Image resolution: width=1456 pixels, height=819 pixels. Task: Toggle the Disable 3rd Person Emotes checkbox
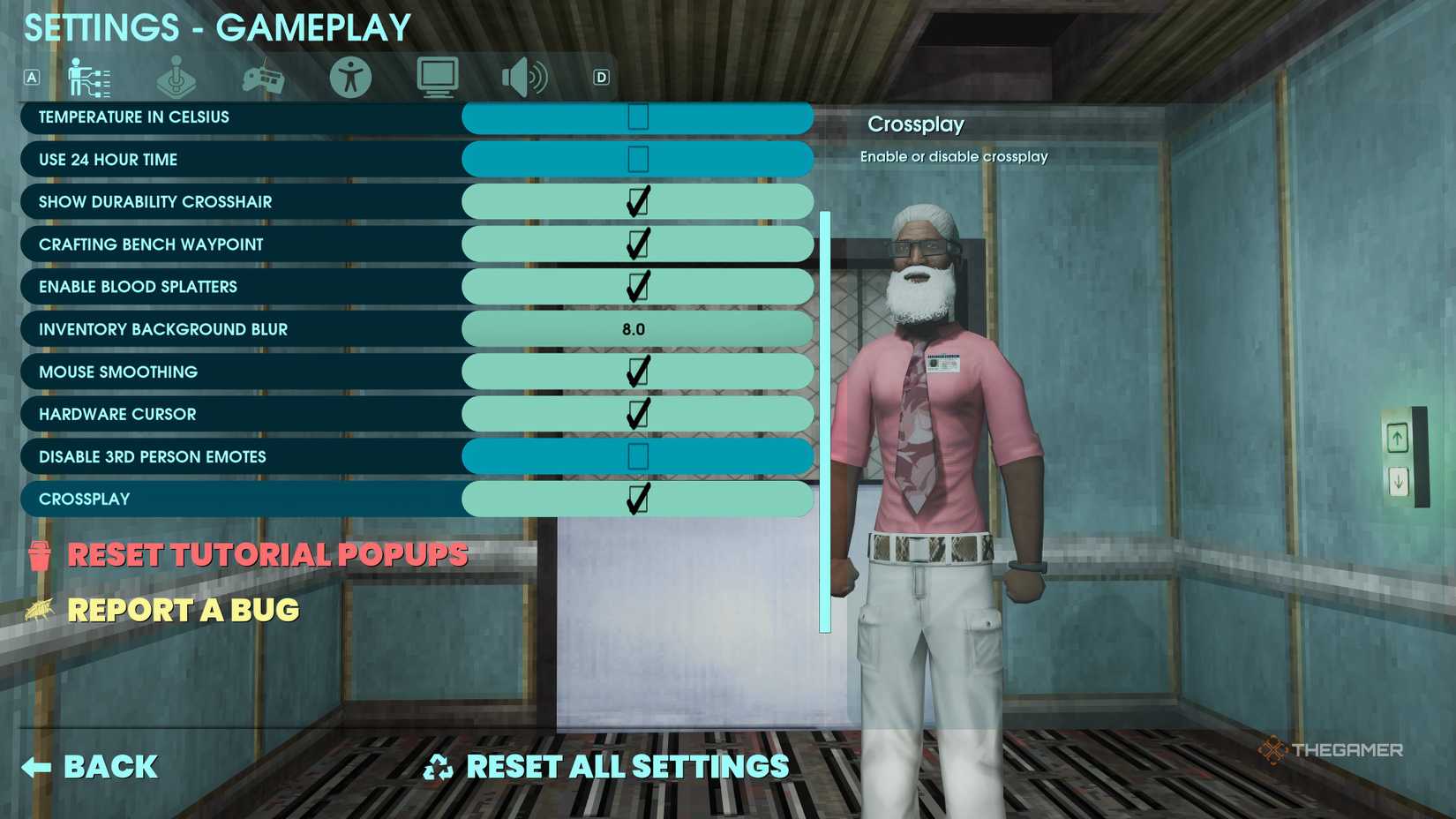coord(637,456)
